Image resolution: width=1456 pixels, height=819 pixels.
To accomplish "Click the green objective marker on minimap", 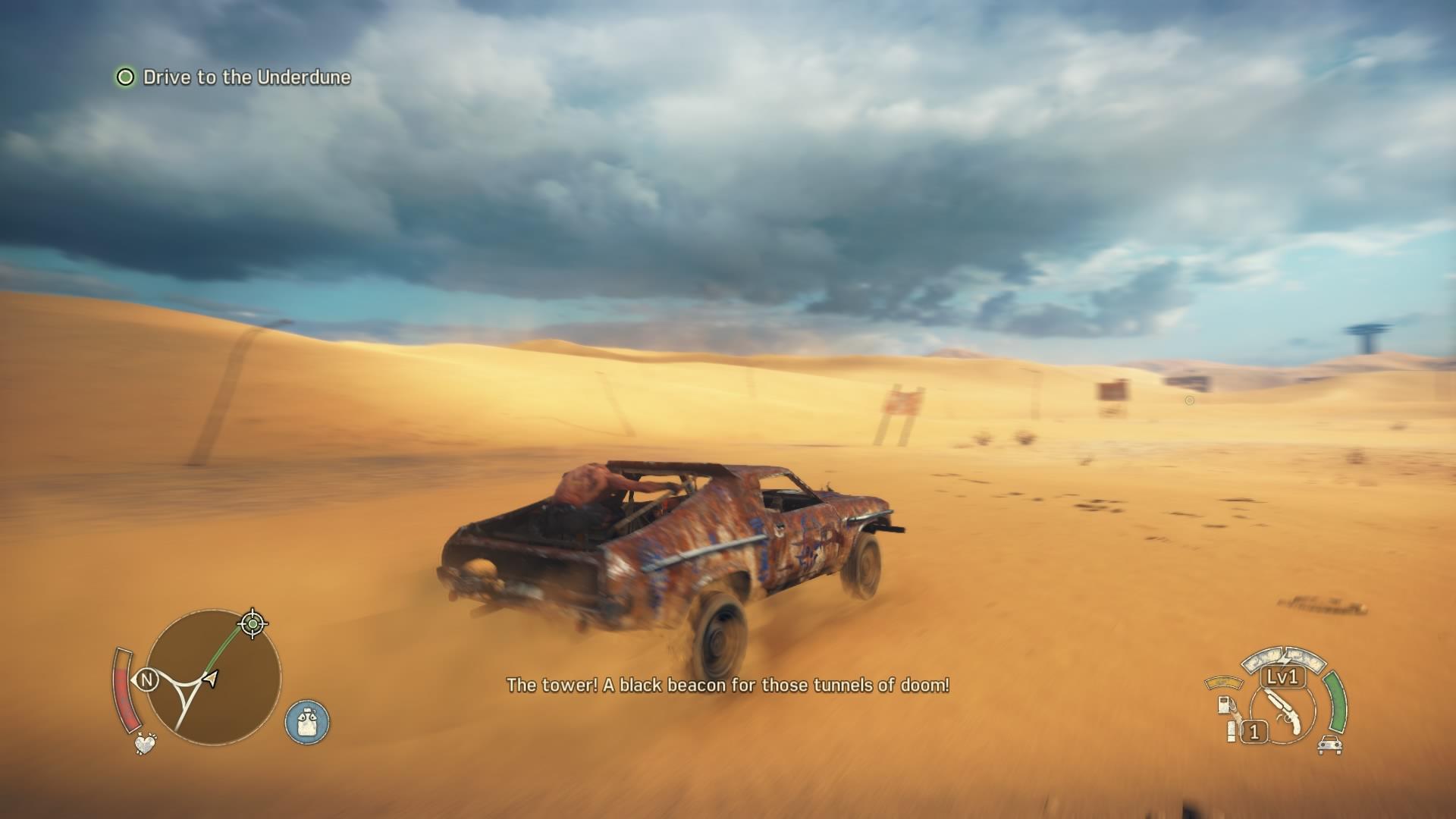I will [x=253, y=624].
